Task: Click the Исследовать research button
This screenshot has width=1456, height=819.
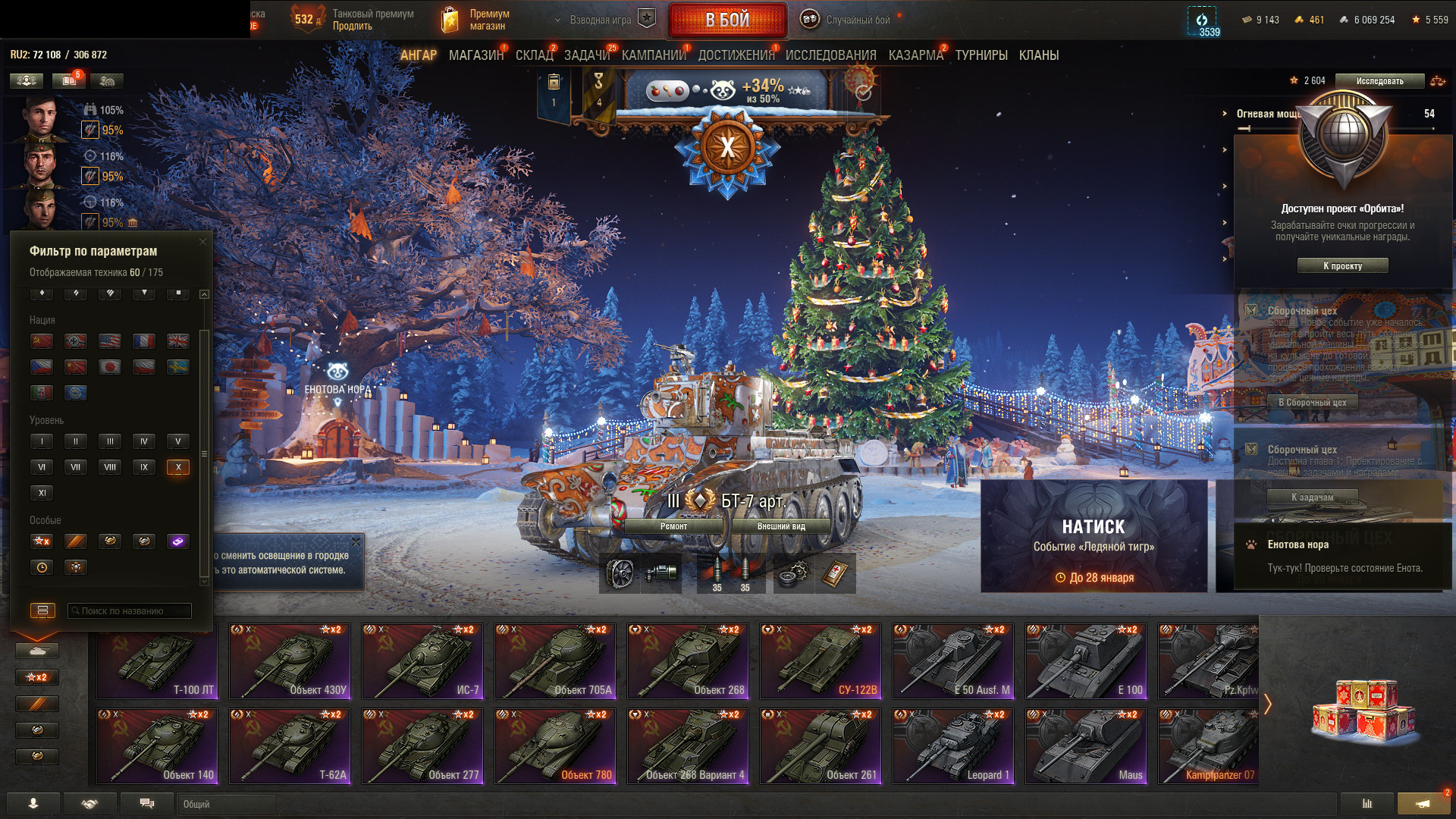Action: tap(1379, 81)
